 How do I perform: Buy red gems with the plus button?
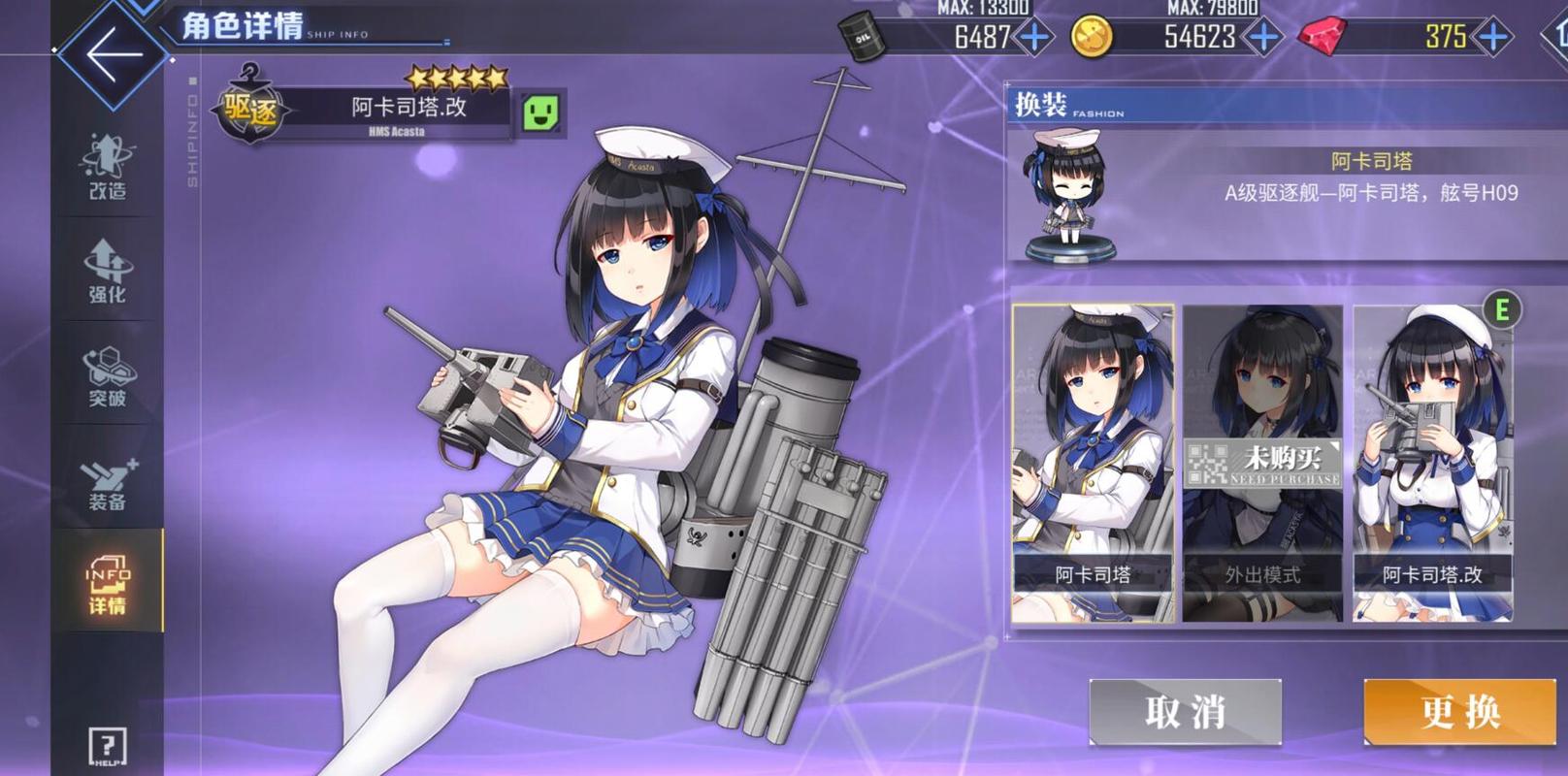coord(1492,37)
